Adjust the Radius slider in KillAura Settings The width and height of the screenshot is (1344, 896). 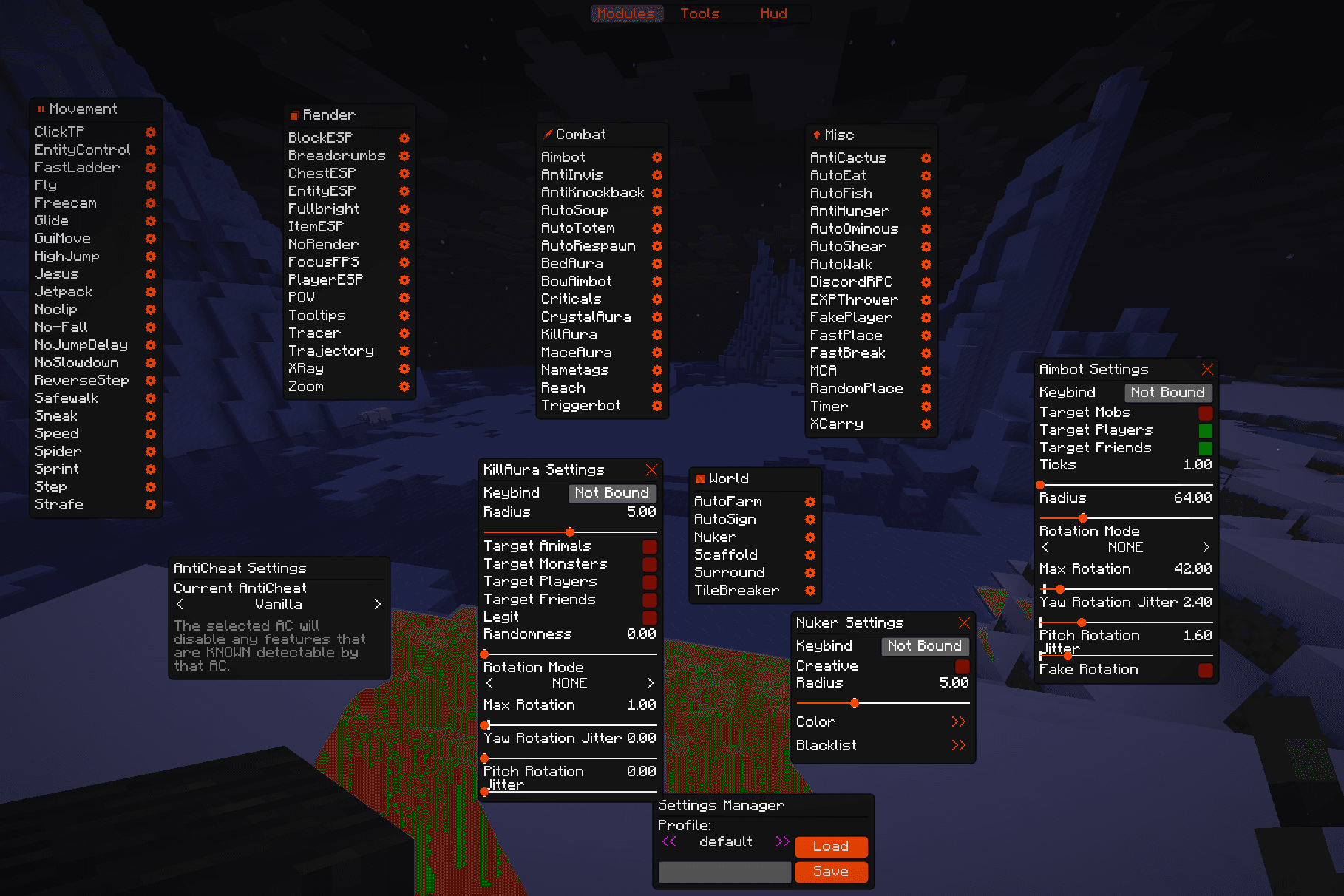coord(569,532)
